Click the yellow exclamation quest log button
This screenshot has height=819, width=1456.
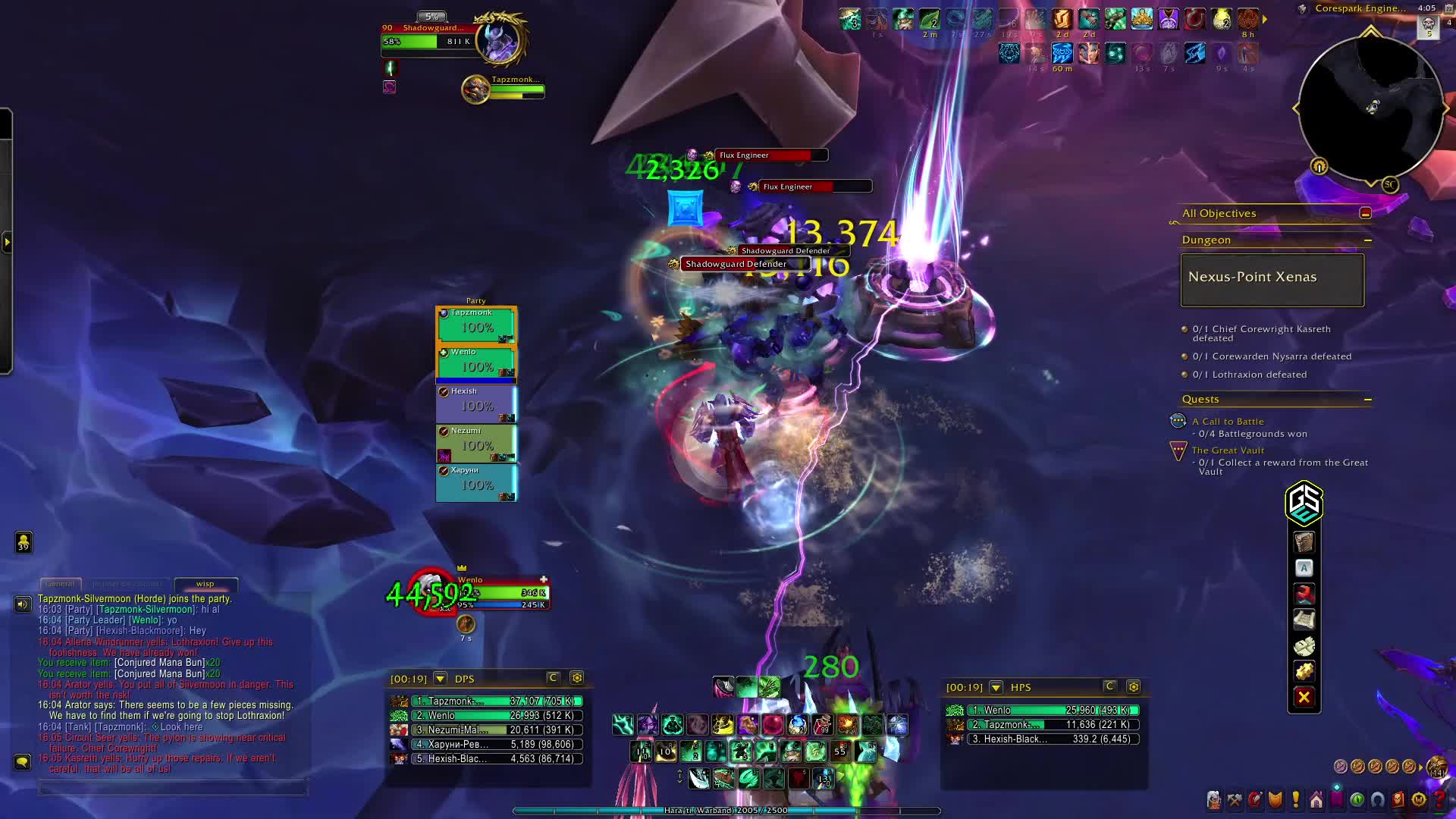pos(1295,799)
